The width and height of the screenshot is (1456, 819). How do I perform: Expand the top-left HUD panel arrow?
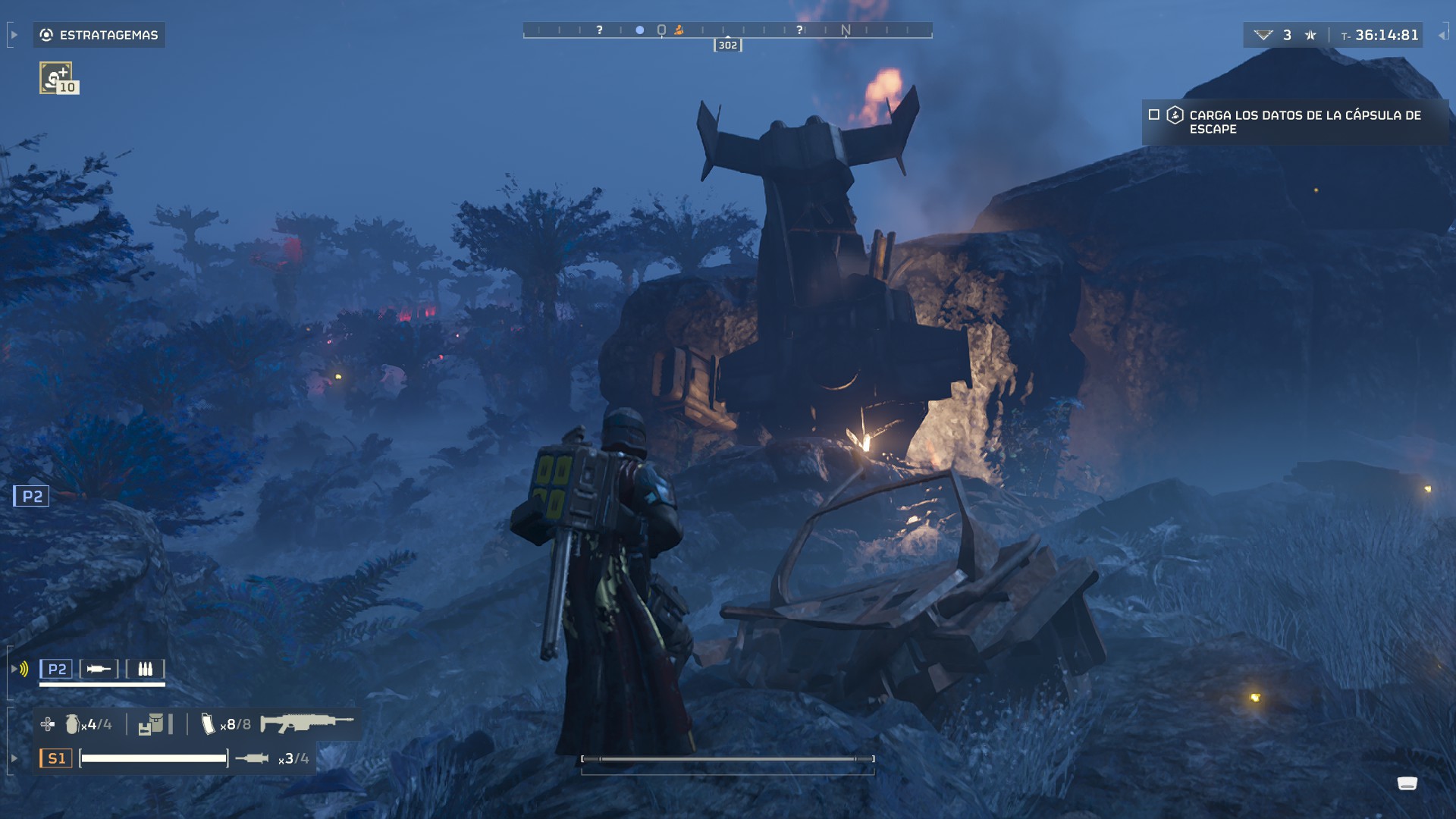14,35
